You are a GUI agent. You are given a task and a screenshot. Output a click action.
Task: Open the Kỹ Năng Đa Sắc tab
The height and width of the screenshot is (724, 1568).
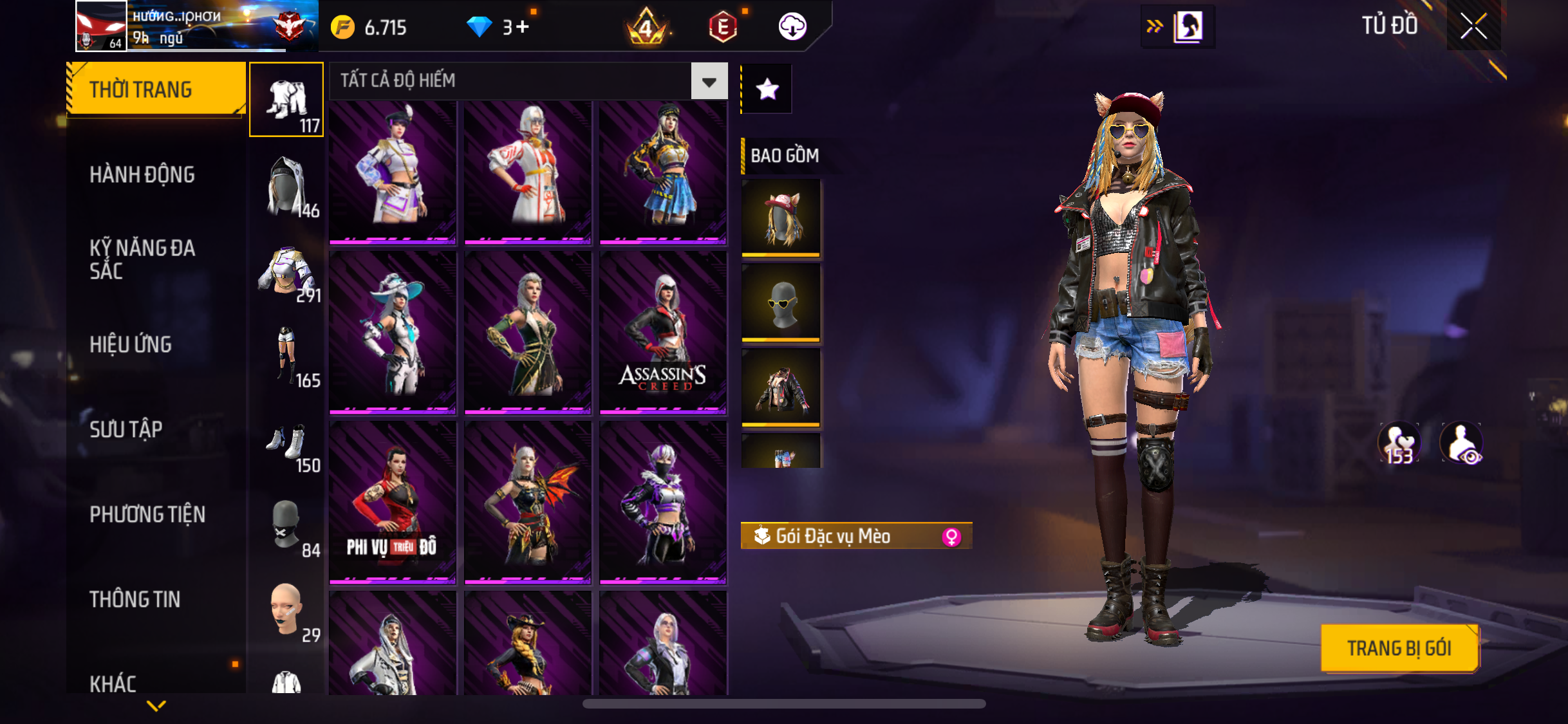pyautogui.click(x=142, y=259)
